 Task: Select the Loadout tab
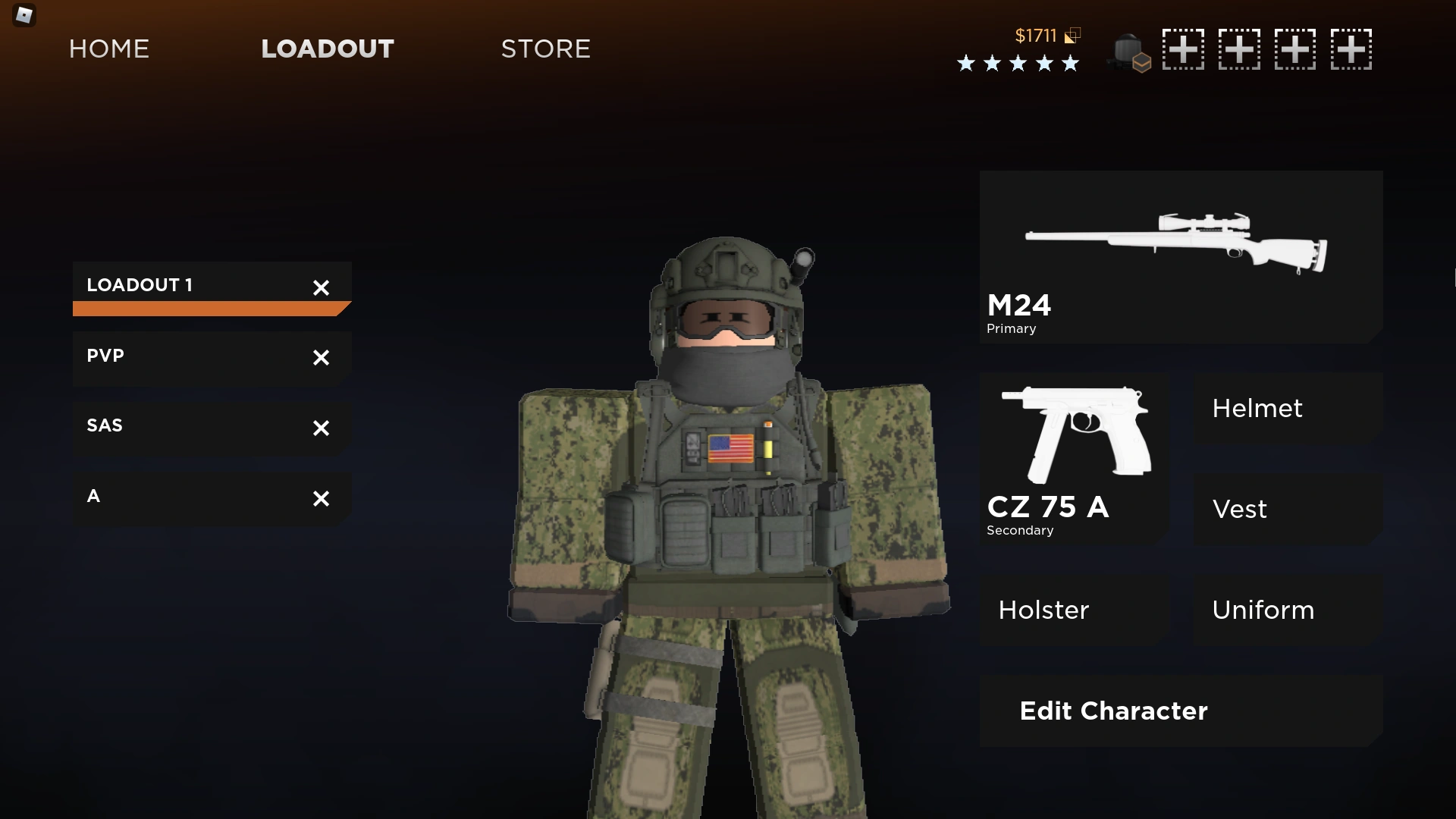[327, 49]
